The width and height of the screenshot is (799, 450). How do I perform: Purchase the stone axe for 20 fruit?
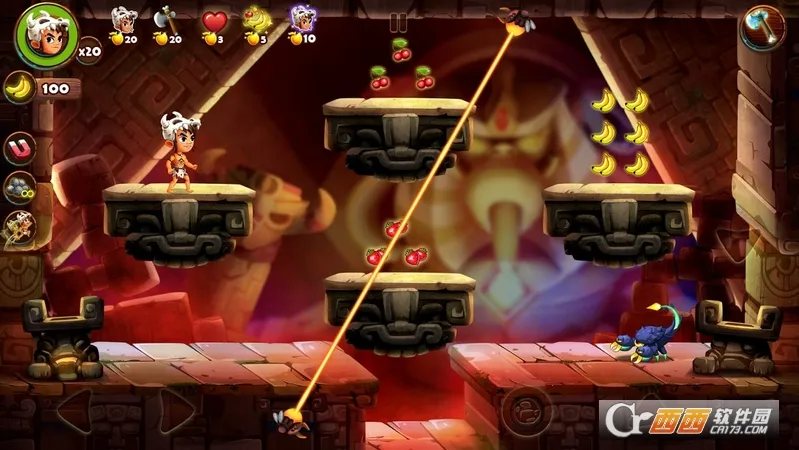coord(166,20)
